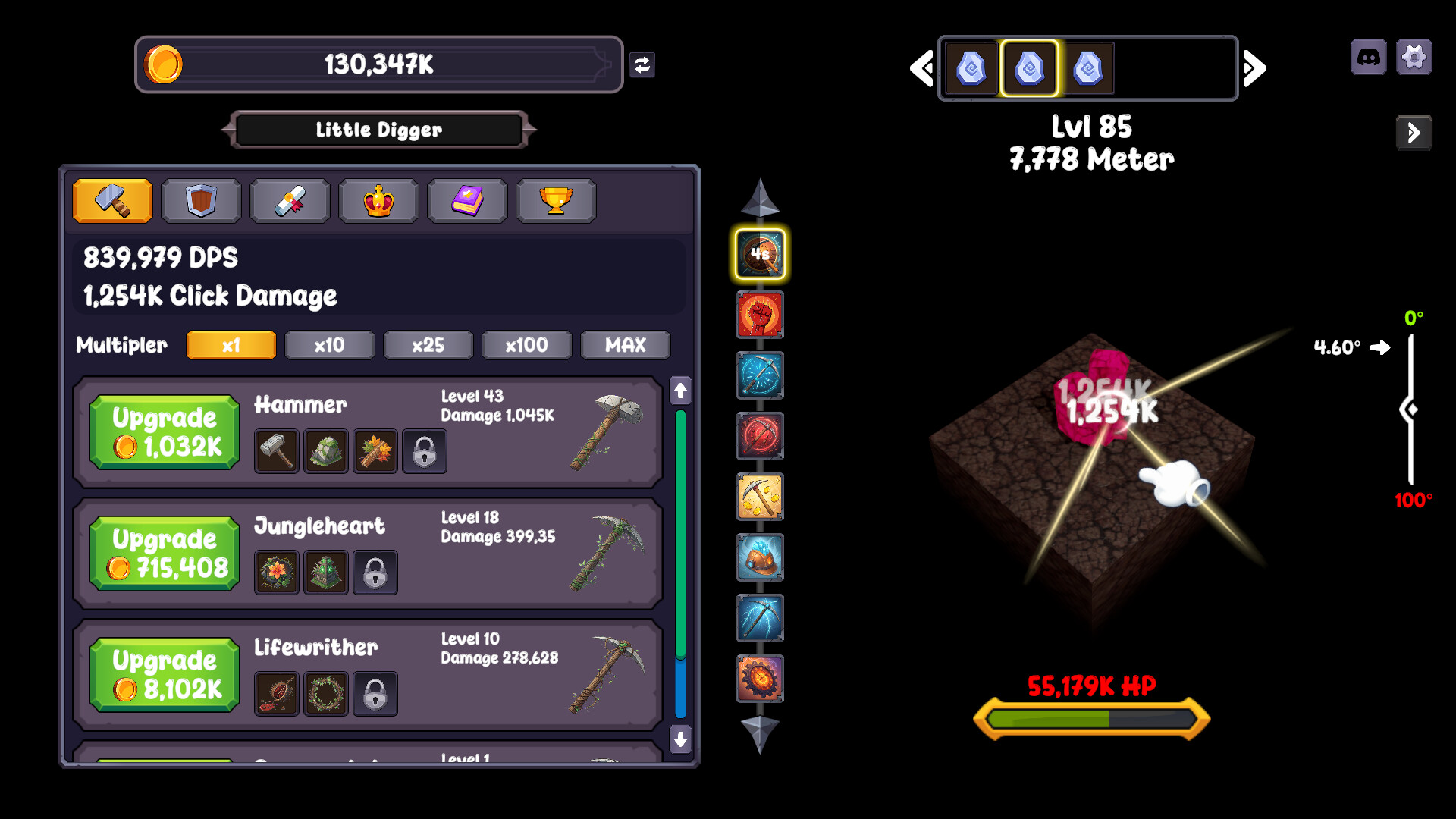Open the crown prestige tab
Image resolution: width=1456 pixels, height=819 pixels.
pyautogui.click(x=378, y=201)
